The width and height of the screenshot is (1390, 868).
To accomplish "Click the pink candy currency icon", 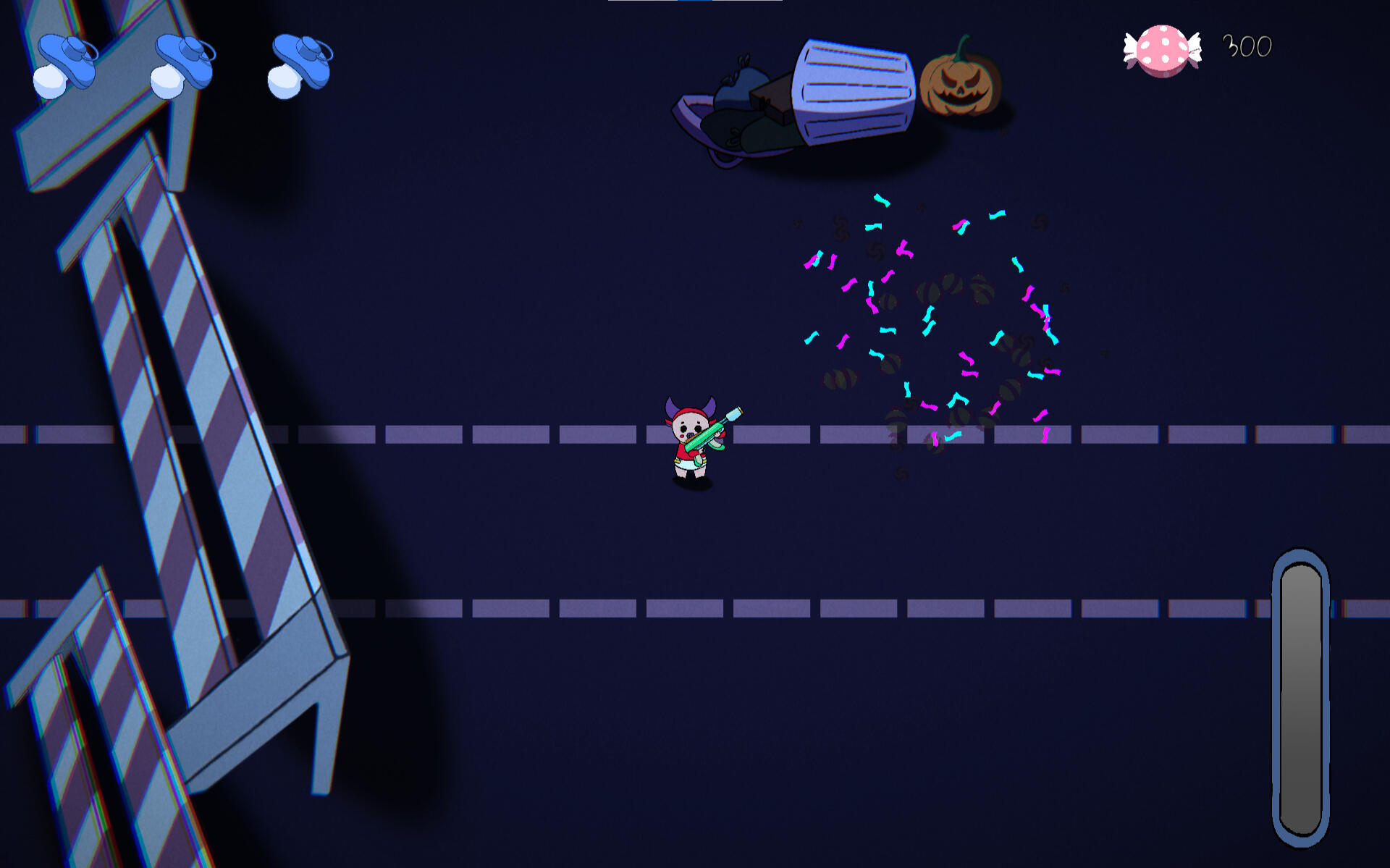I will coord(1162,50).
